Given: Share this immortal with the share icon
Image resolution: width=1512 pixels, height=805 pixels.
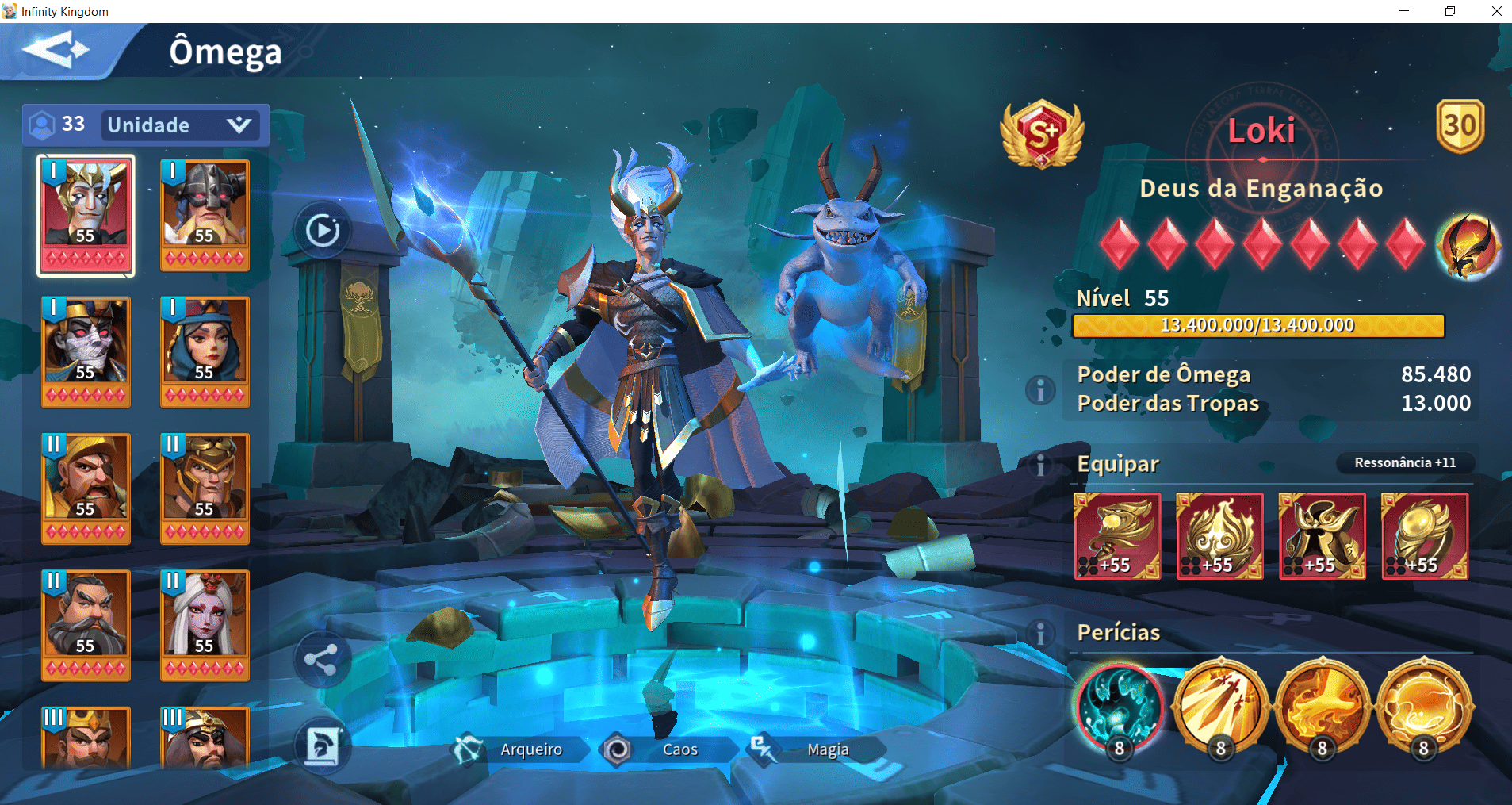Looking at the screenshot, I should [x=321, y=659].
